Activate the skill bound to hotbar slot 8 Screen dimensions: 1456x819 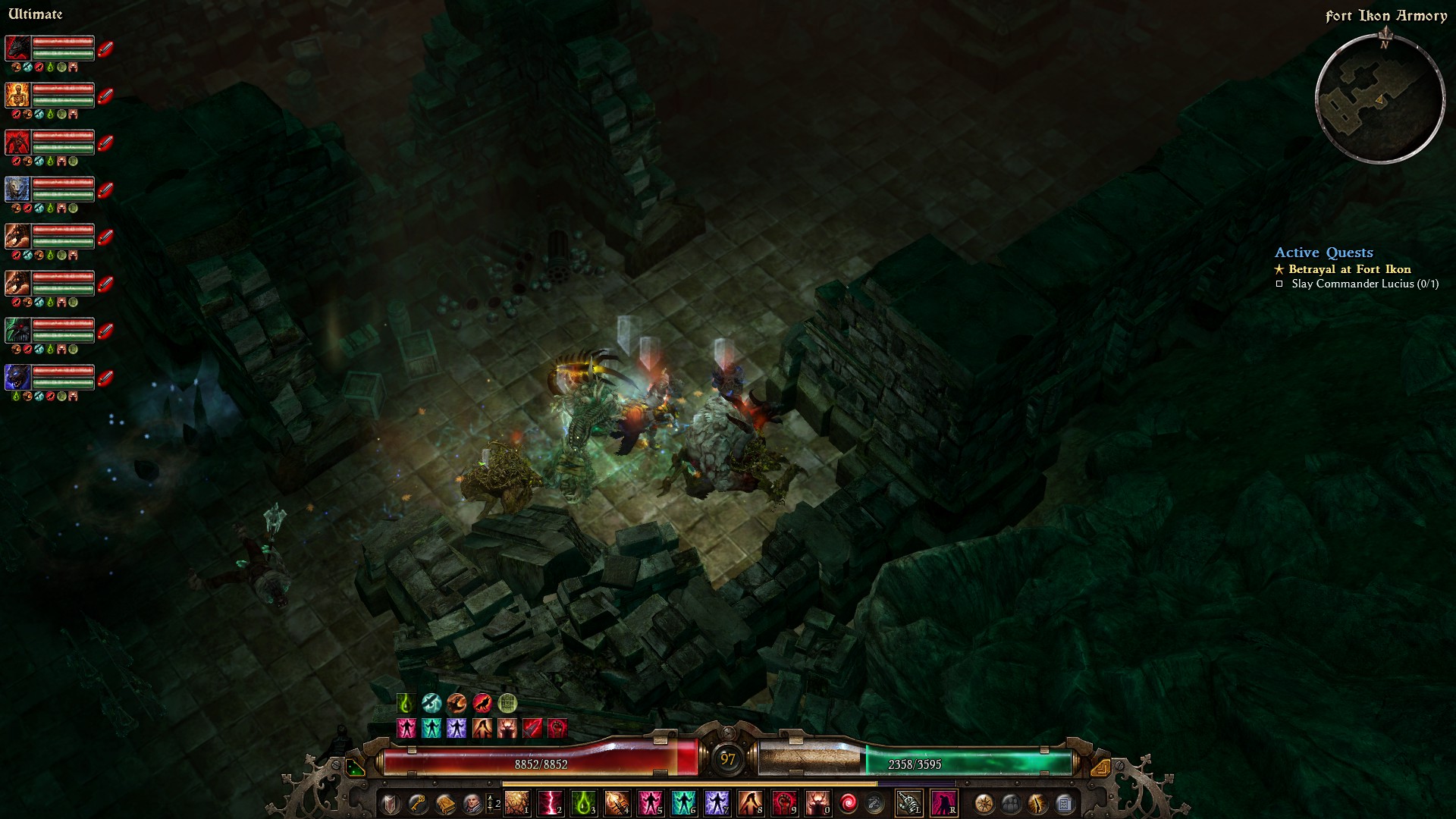[x=748, y=802]
